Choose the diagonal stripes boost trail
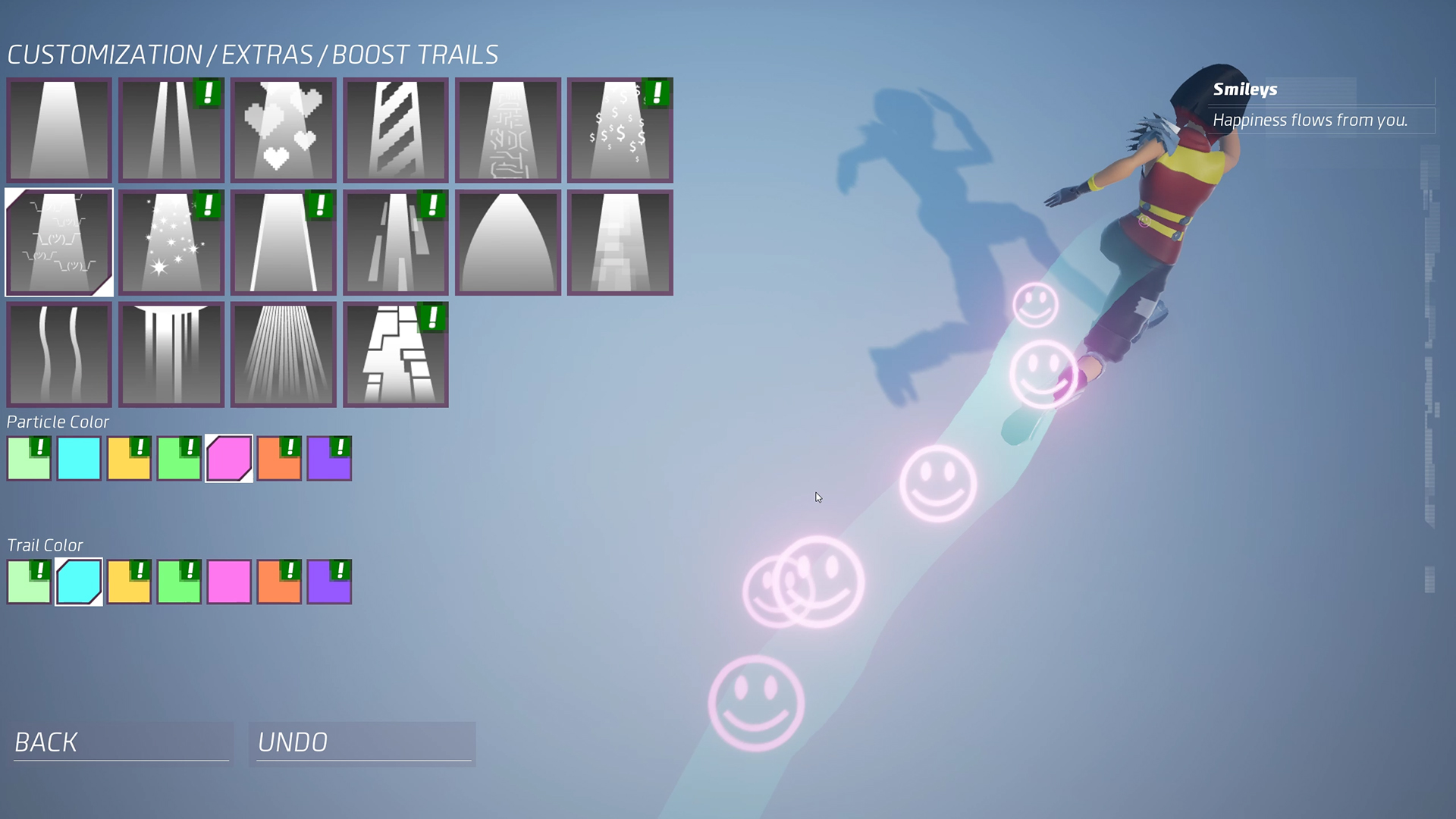Image resolution: width=1456 pixels, height=819 pixels. pos(395,130)
